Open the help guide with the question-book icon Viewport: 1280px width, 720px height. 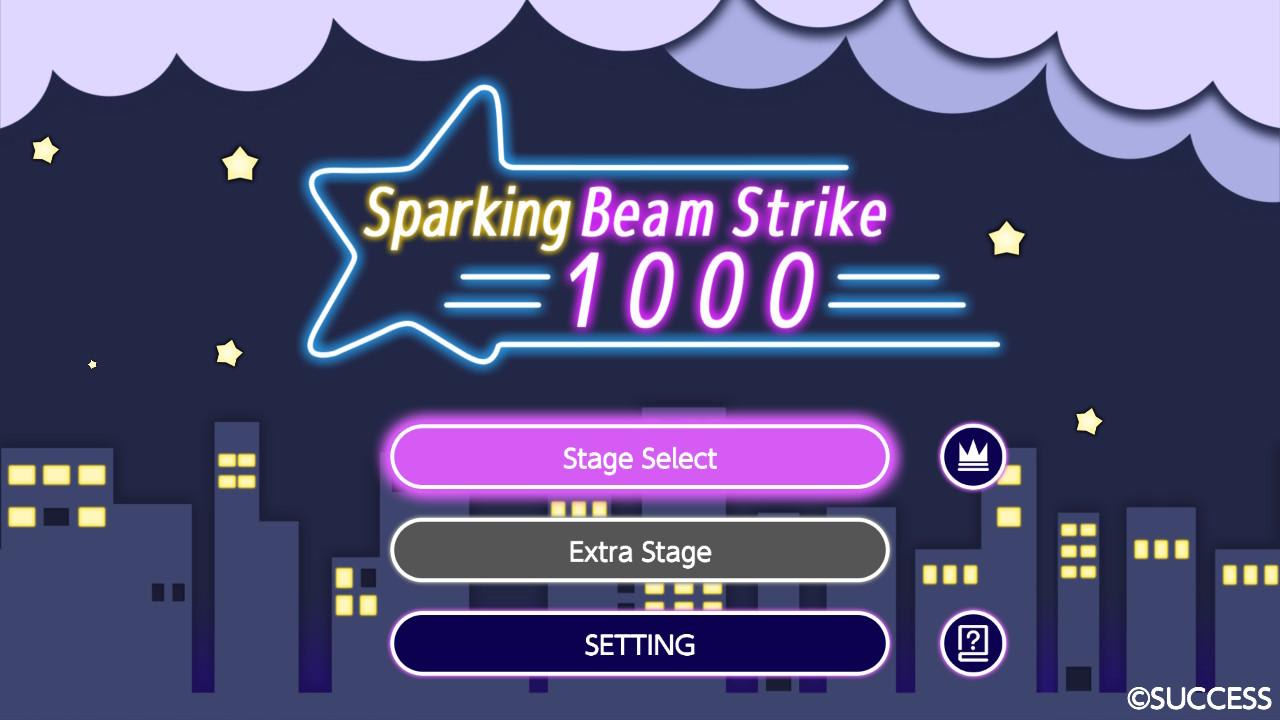pyautogui.click(x=971, y=643)
